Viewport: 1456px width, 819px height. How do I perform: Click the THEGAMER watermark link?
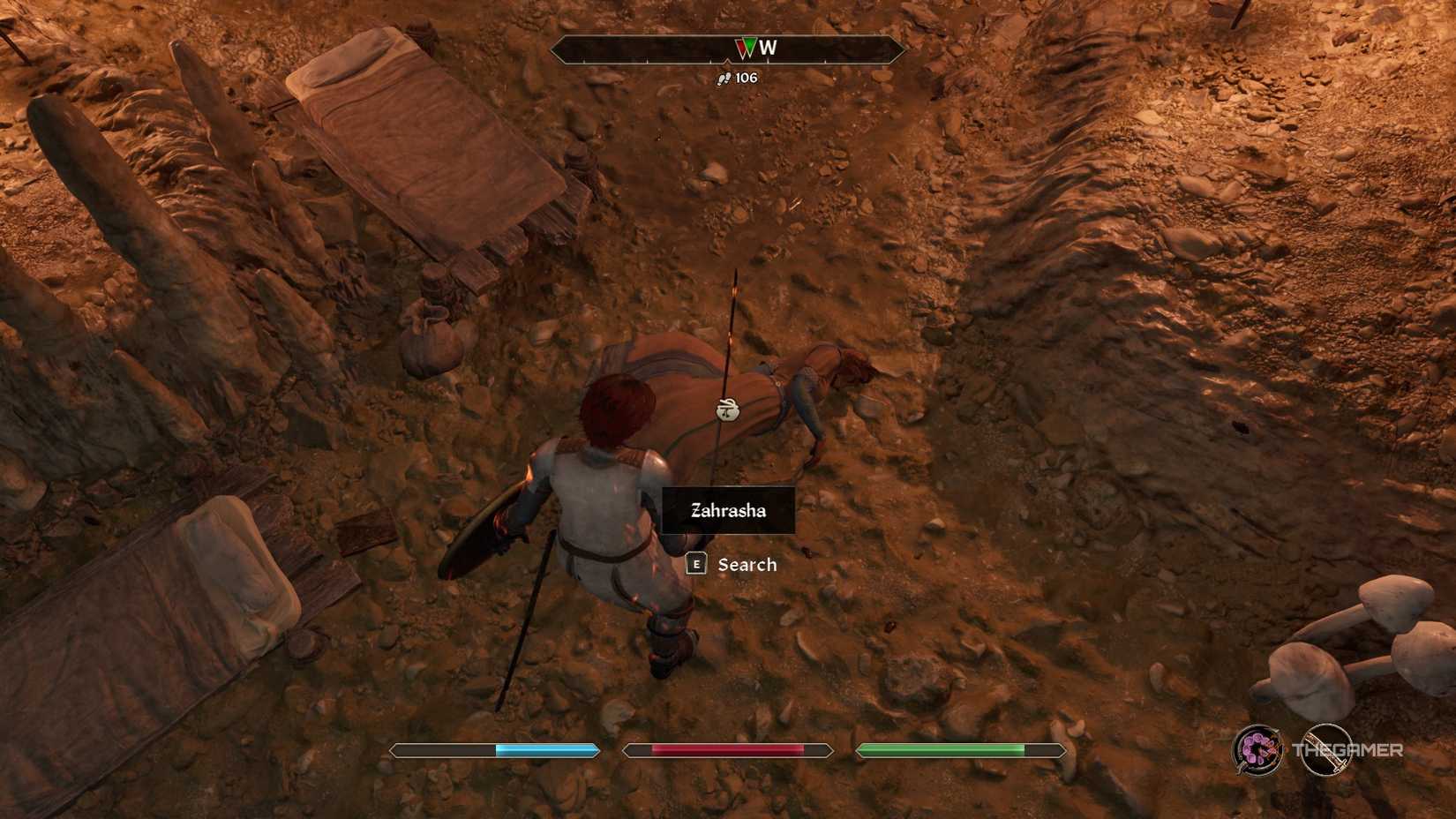(x=1347, y=750)
